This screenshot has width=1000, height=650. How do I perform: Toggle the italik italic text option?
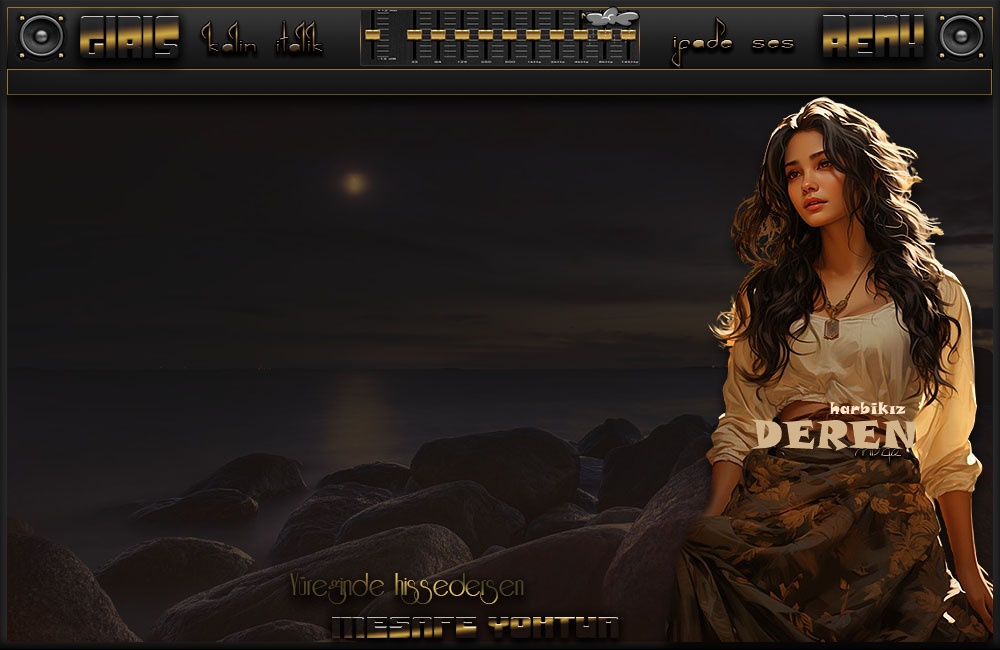(x=298, y=42)
